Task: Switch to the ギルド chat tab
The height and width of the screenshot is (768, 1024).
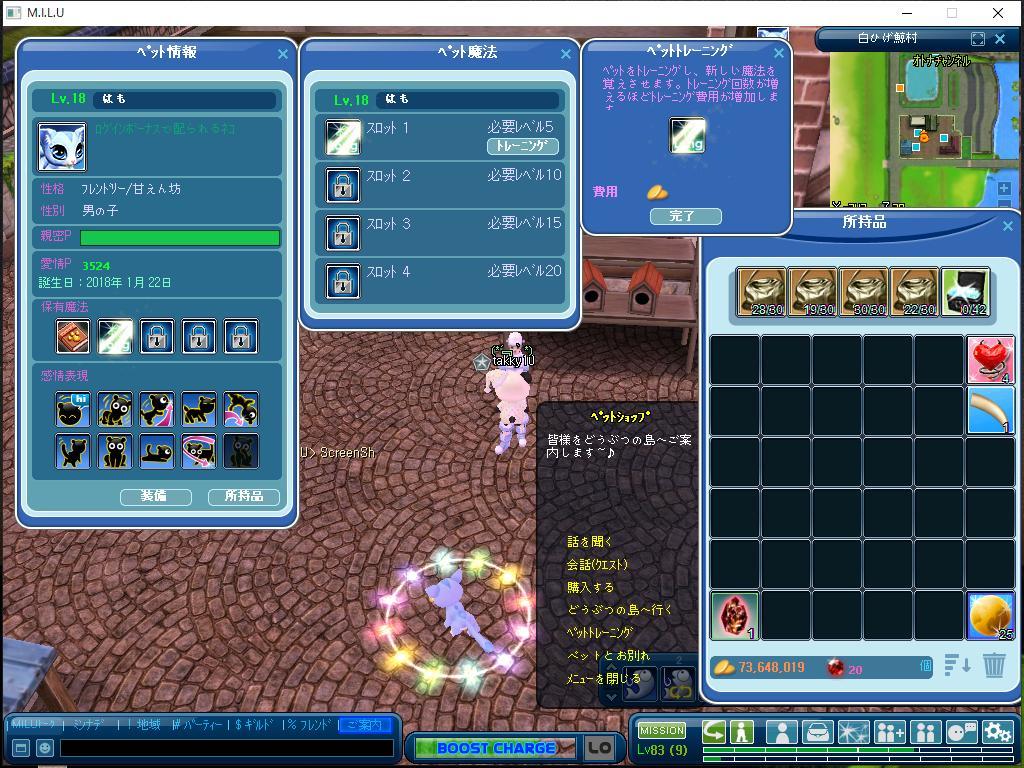Action: 256,725
